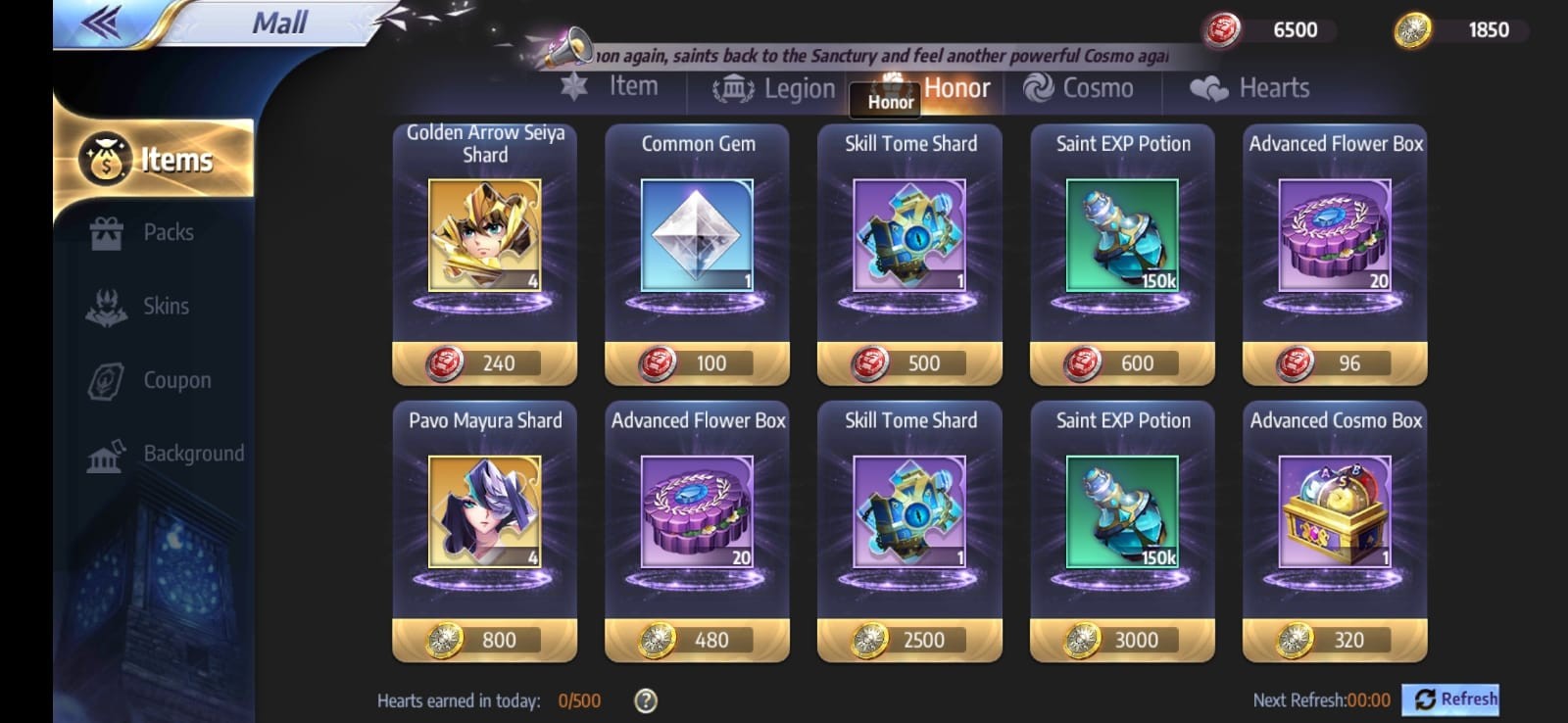
Task: Open the hearts earned help question mark
Action: click(x=646, y=700)
